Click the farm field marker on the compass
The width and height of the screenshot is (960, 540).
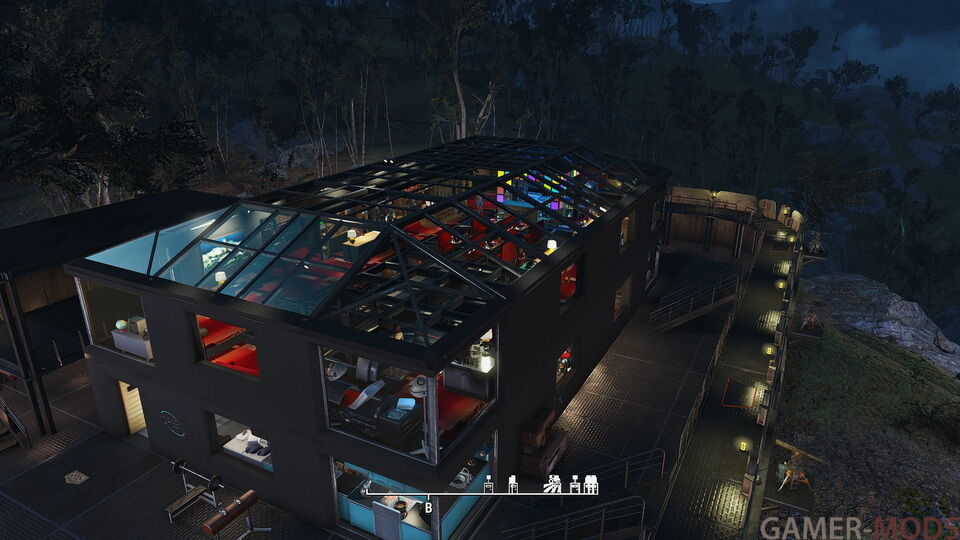[552, 485]
